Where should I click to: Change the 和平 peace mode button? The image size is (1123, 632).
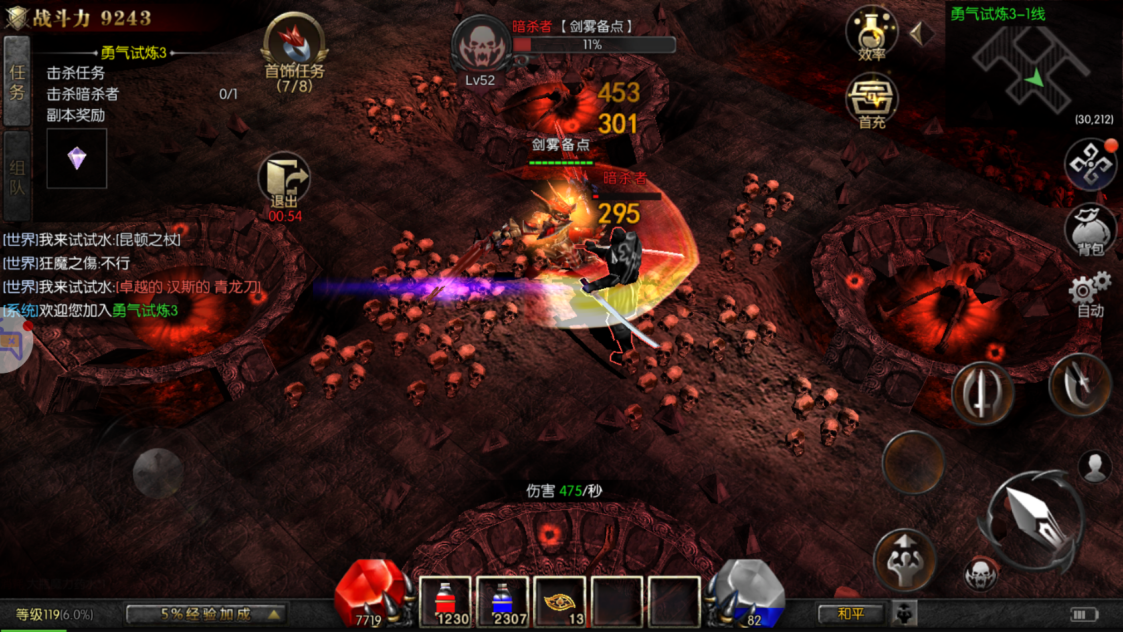point(851,613)
